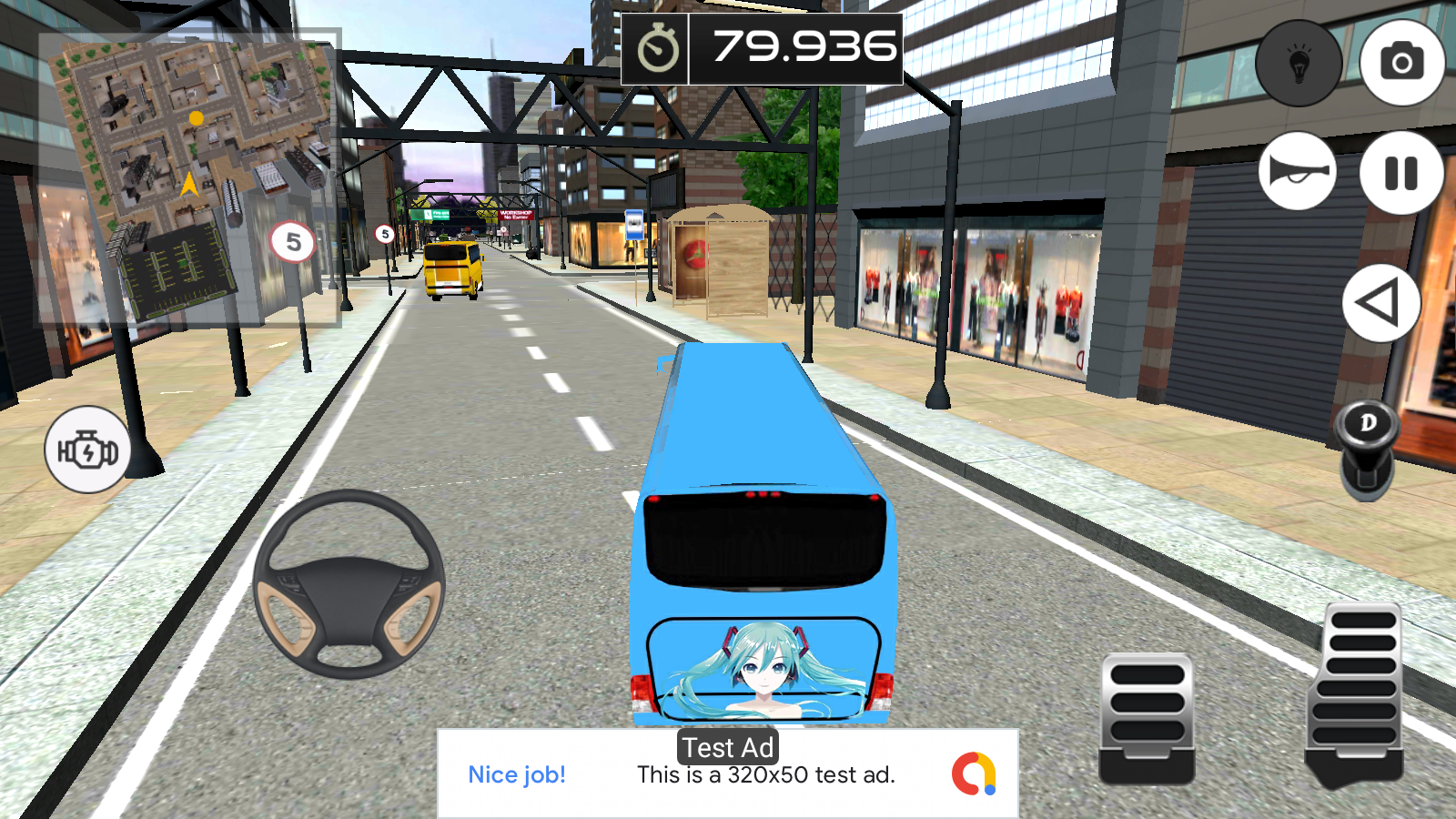Activate the left turn arrow button
Image resolution: width=1456 pixels, height=819 pixels.
click(x=1380, y=303)
